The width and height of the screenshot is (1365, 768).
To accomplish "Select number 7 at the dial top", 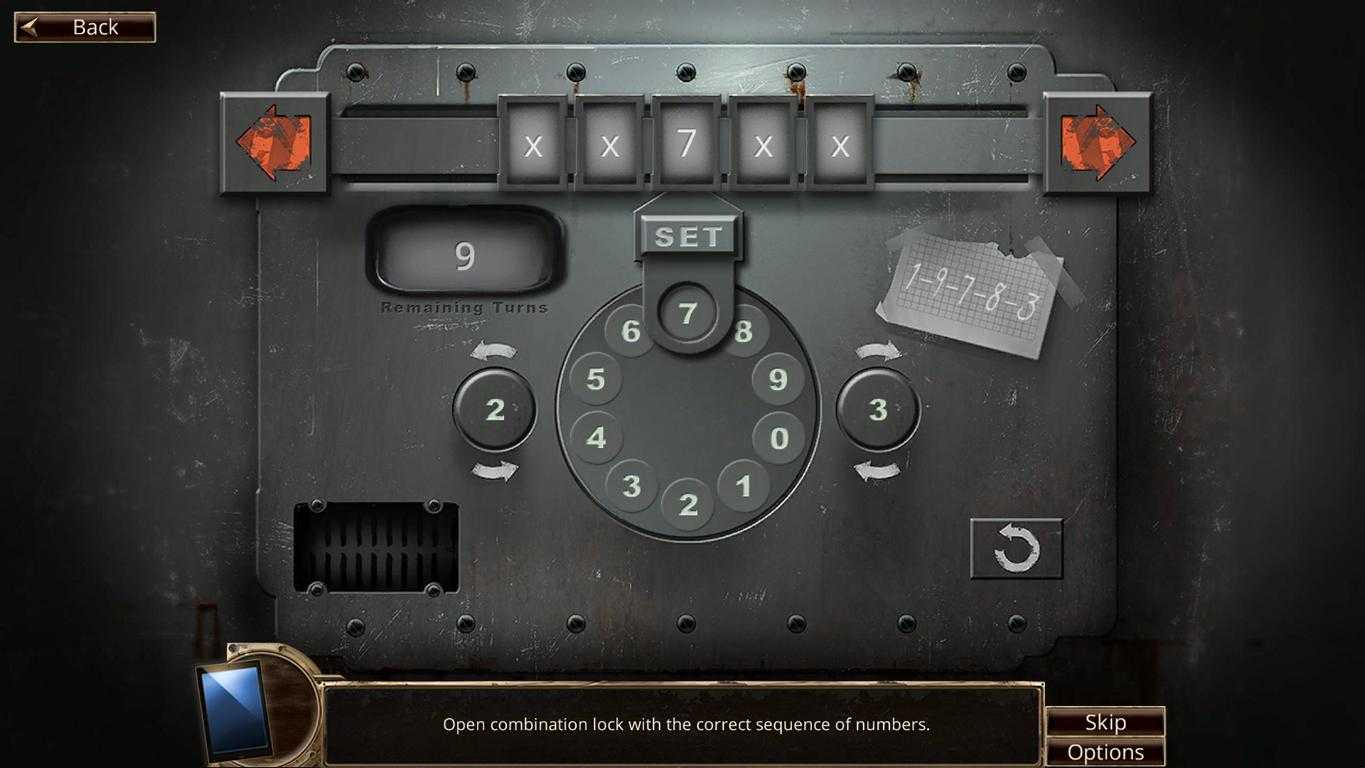I will point(686,313).
